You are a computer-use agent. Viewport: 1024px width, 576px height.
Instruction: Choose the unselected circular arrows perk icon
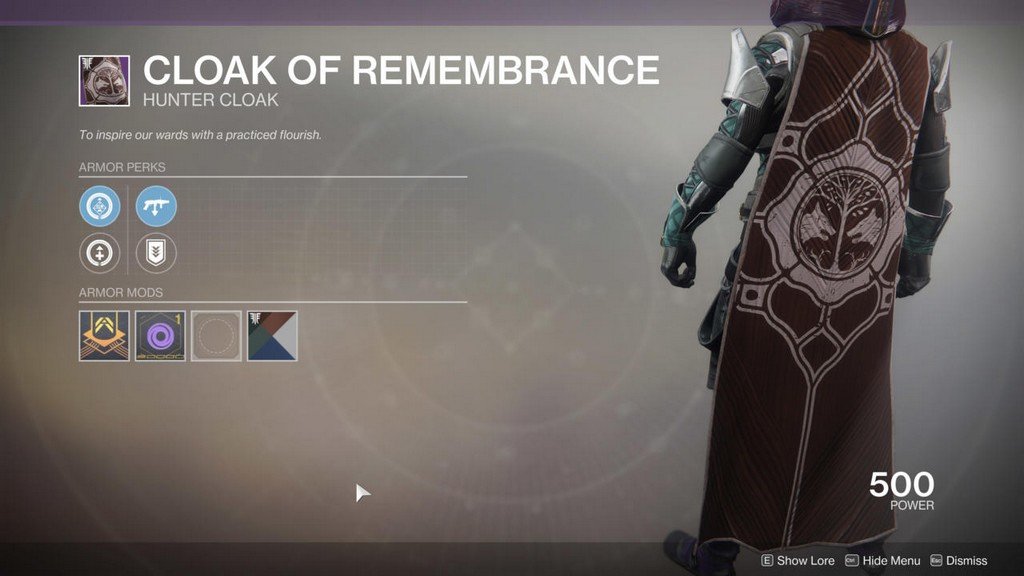point(100,254)
